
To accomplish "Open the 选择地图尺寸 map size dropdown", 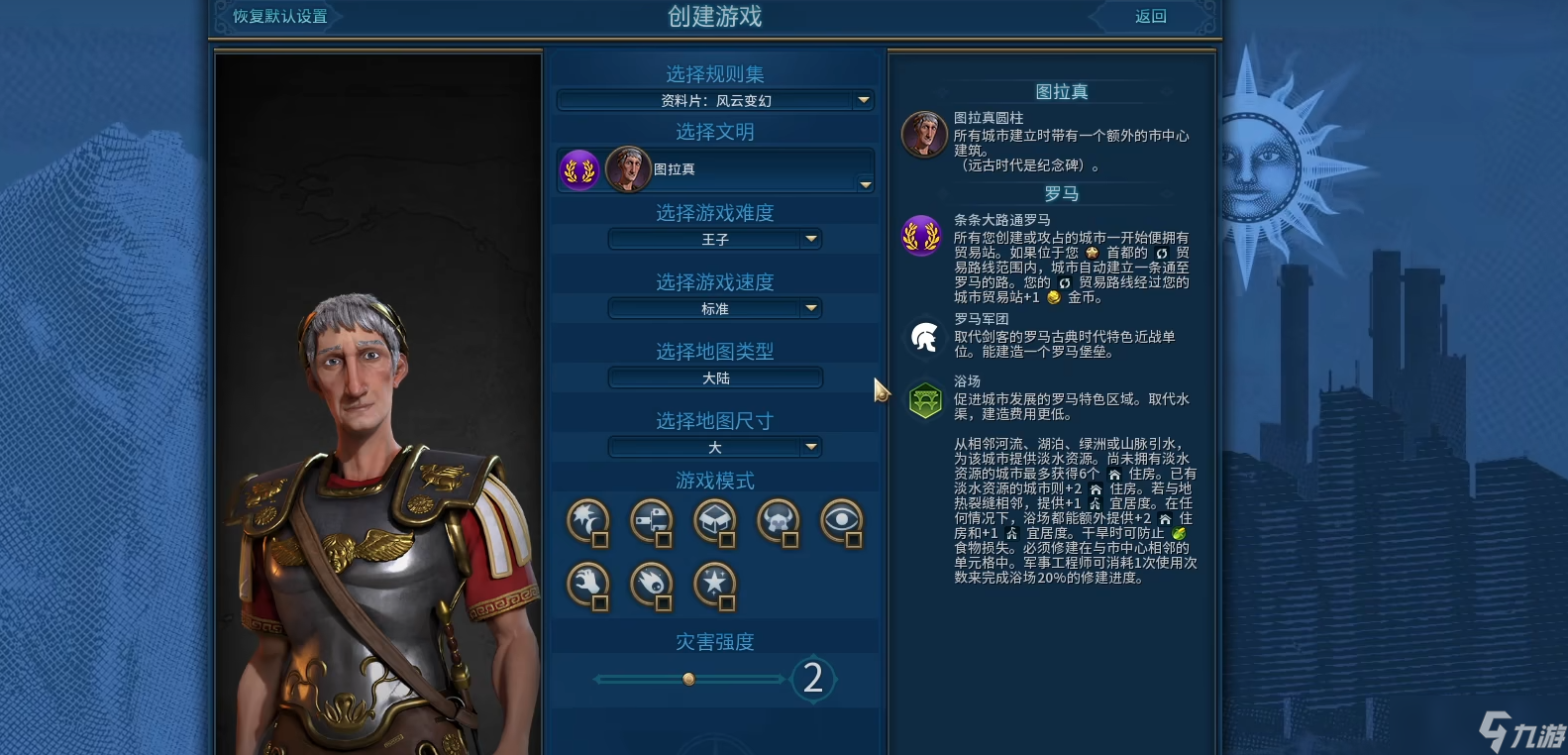I will 713,447.
